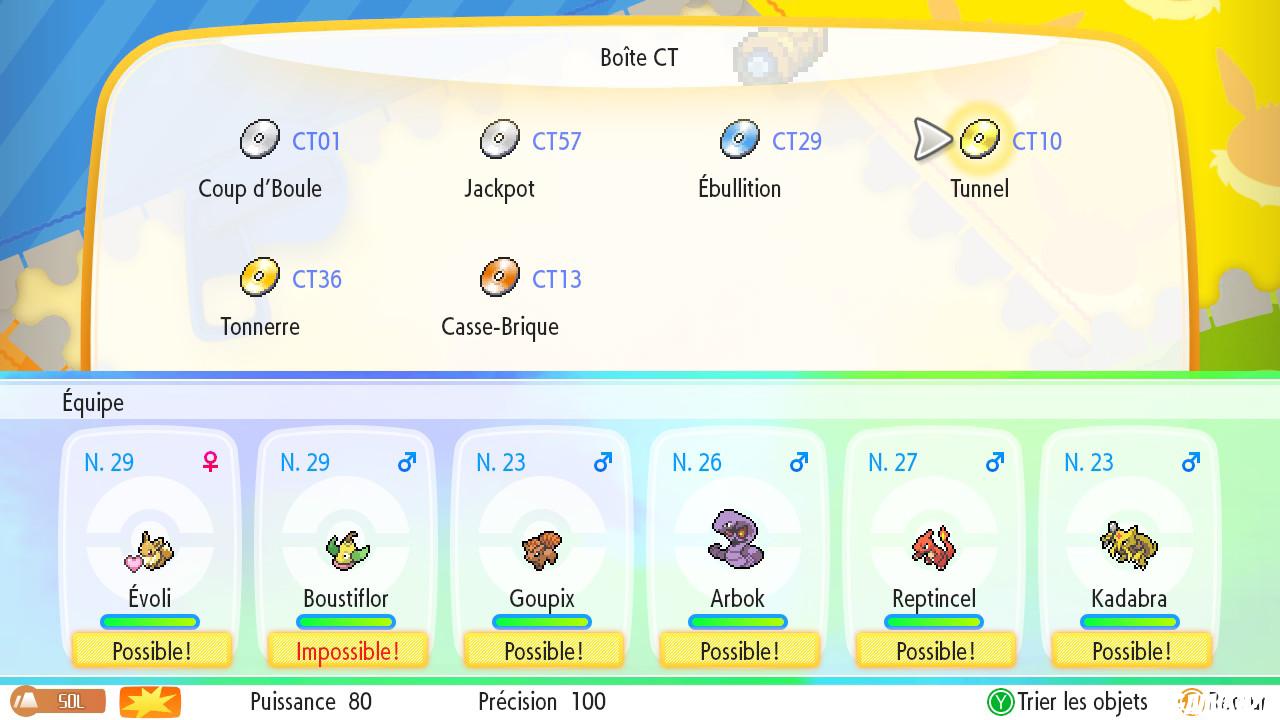Select the Kadabra team slot
The width and height of the screenshot is (1280, 720).
(1129, 547)
